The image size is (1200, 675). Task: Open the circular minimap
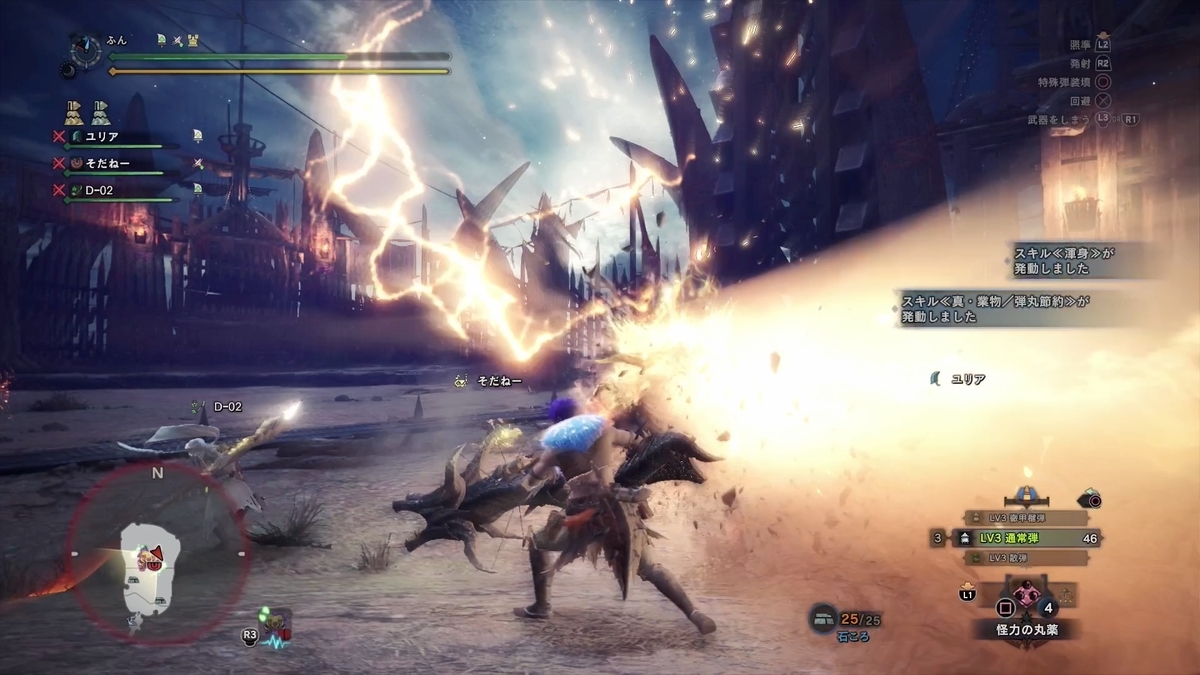157,553
